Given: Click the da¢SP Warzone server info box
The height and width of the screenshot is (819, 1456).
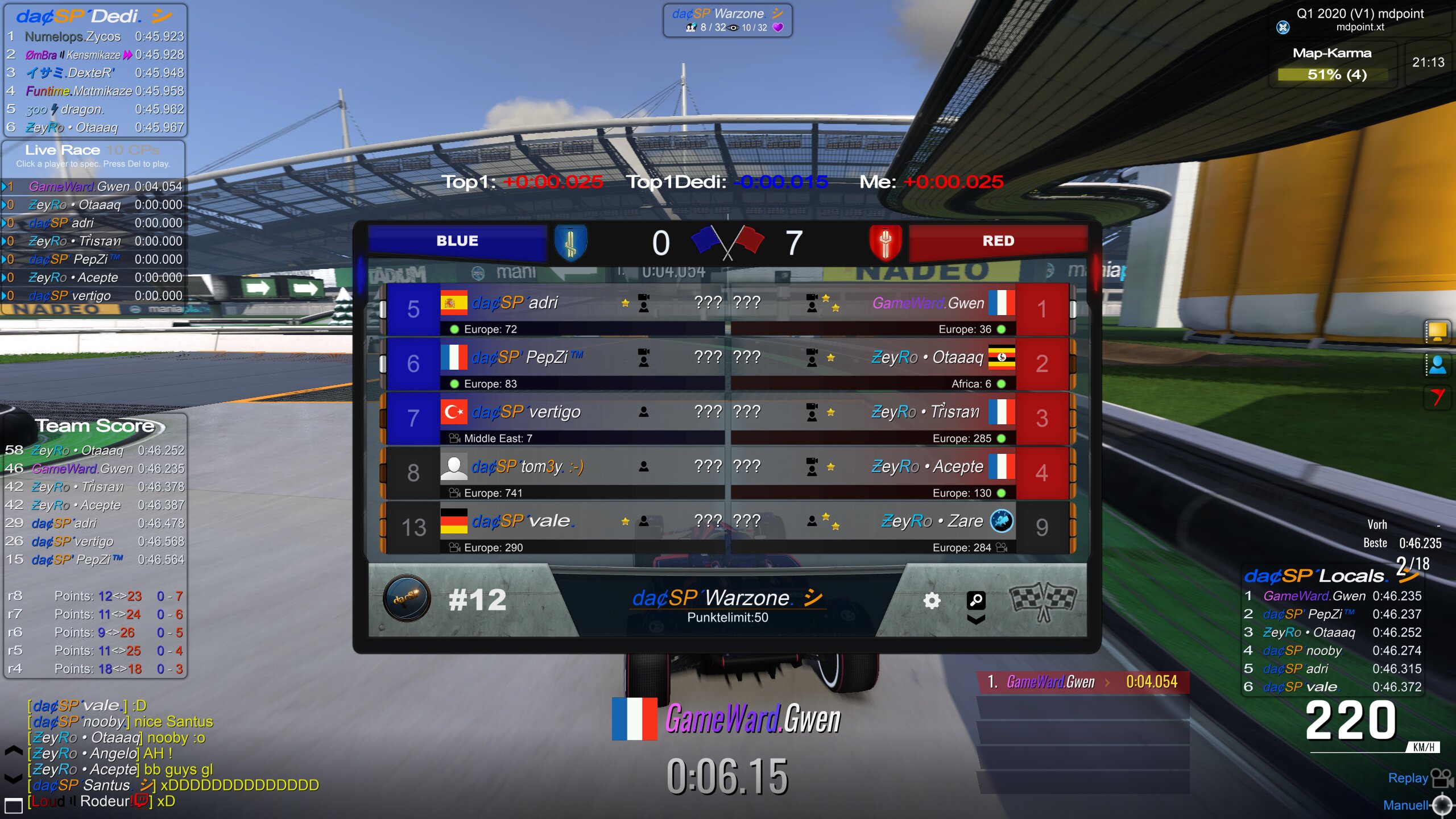Looking at the screenshot, I should click(727, 20).
